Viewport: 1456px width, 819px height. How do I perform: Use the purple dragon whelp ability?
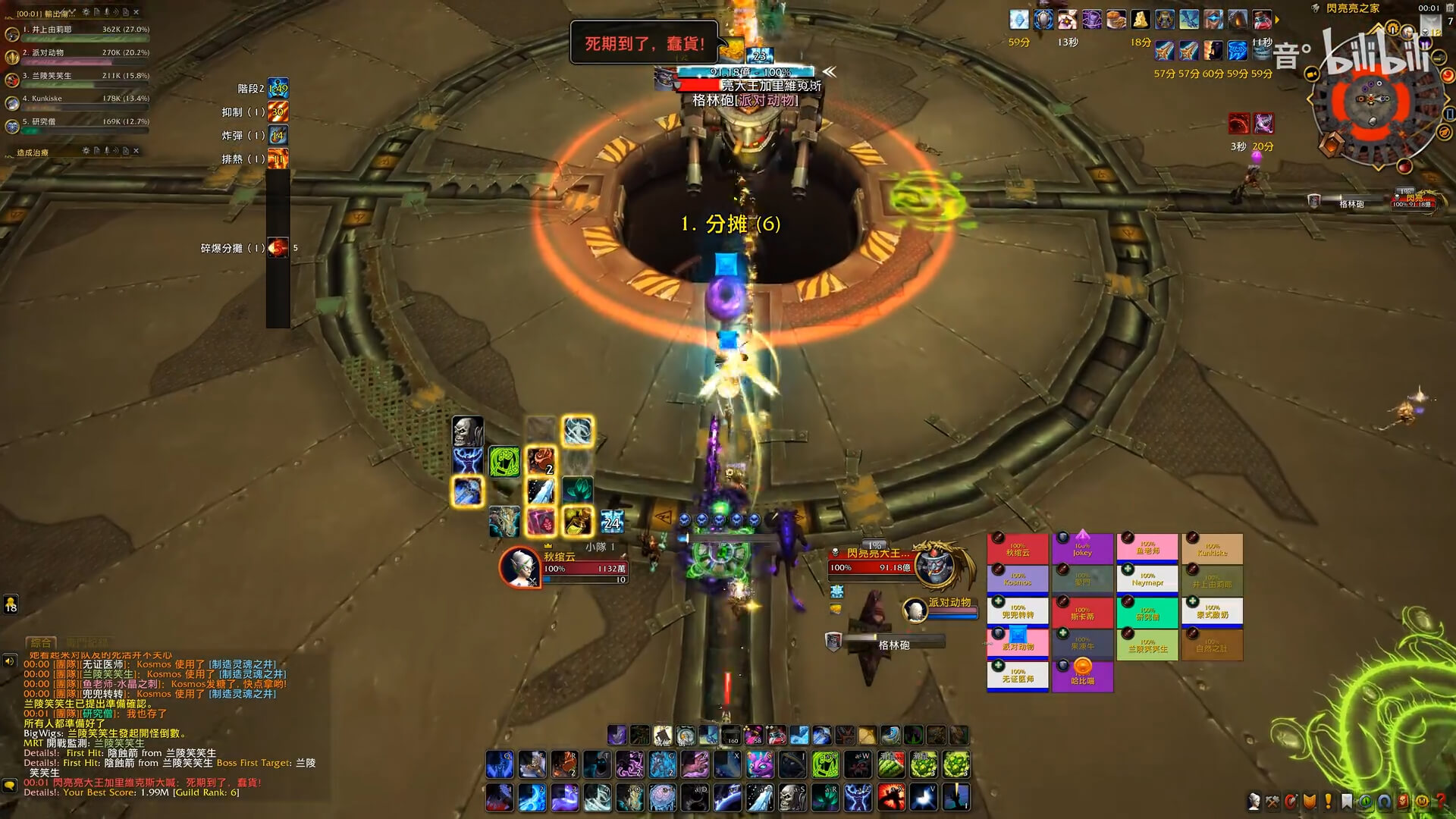(x=760, y=765)
